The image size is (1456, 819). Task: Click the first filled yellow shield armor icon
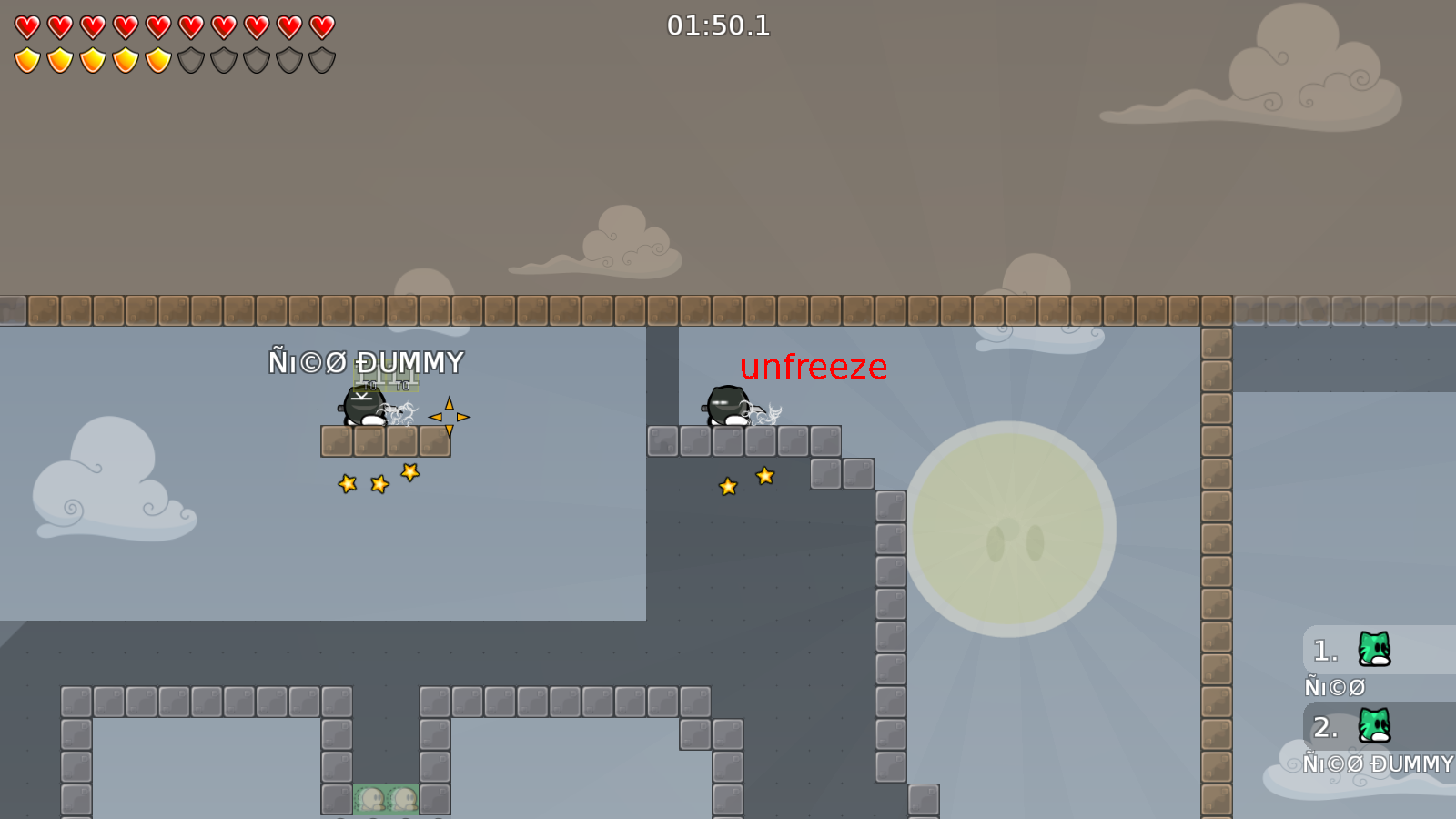click(x=26, y=58)
